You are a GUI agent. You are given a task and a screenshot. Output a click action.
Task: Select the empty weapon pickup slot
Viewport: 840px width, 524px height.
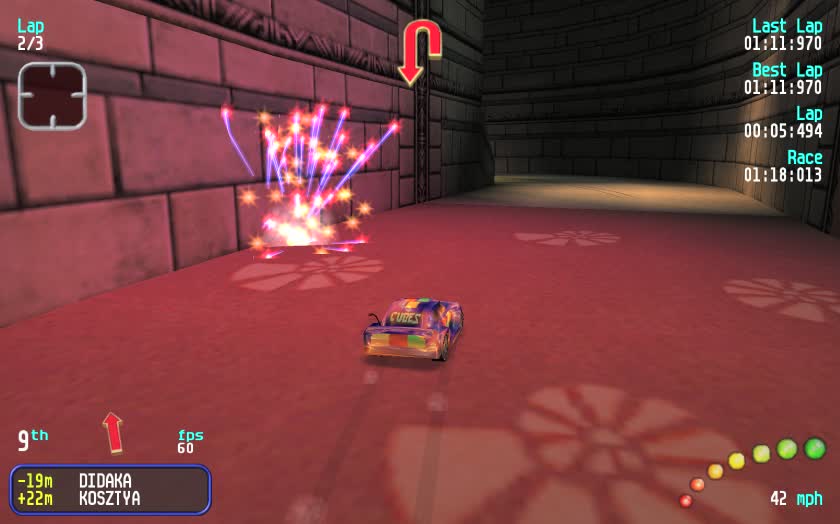[52, 96]
